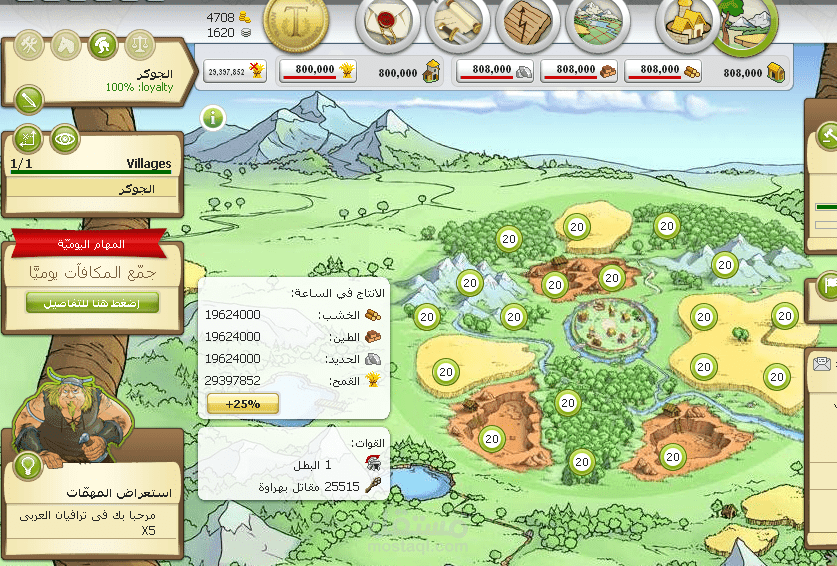This screenshot has height=566, width=837.
Task: Toggle the eye icon above the village list
Action: [65, 137]
